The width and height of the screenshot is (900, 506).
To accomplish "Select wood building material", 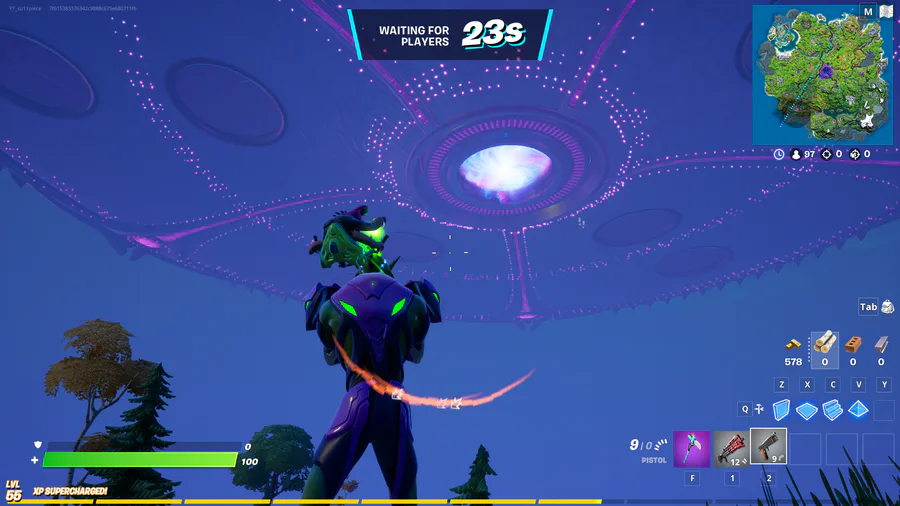I will (824, 344).
